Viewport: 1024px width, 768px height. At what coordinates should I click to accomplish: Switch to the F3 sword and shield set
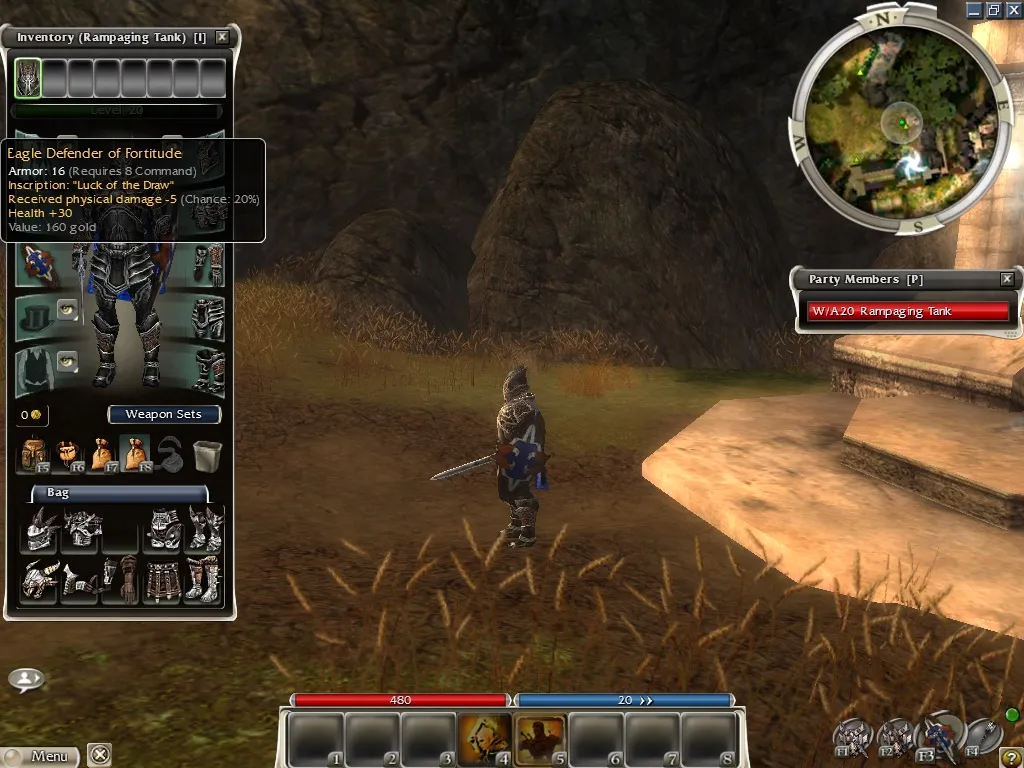[941, 738]
